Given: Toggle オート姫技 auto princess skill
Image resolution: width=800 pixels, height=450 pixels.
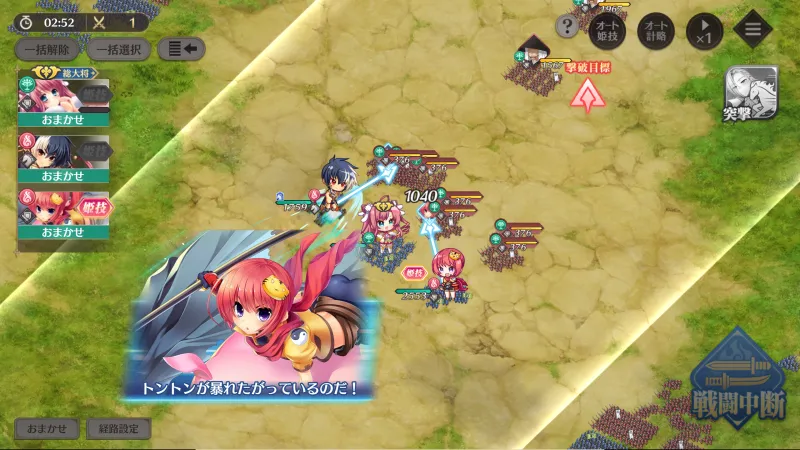Looking at the screenshot, I should click(610, 27).
